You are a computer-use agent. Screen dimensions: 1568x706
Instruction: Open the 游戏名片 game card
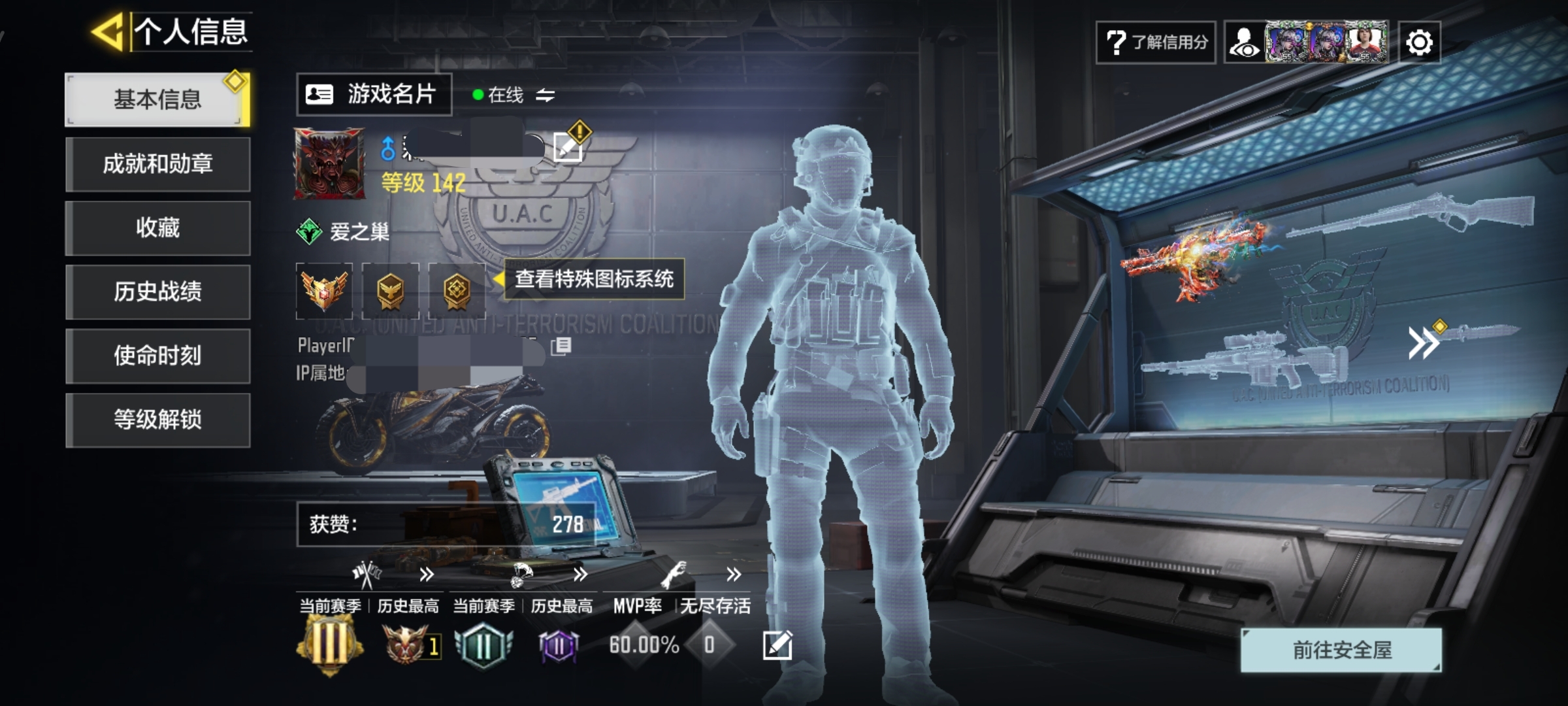(374, 95)
